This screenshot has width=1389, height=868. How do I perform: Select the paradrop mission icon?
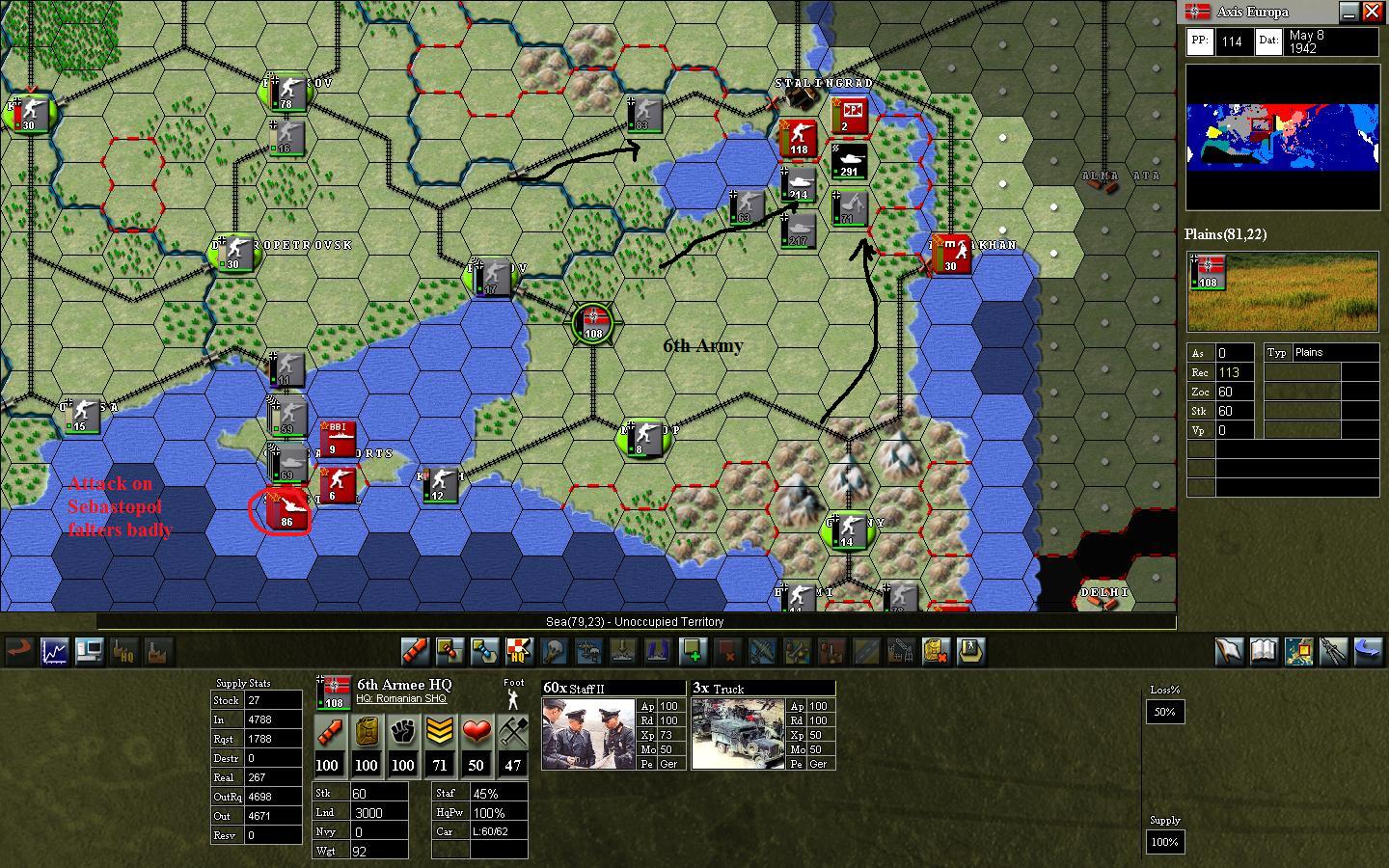[x=588, y=652]
